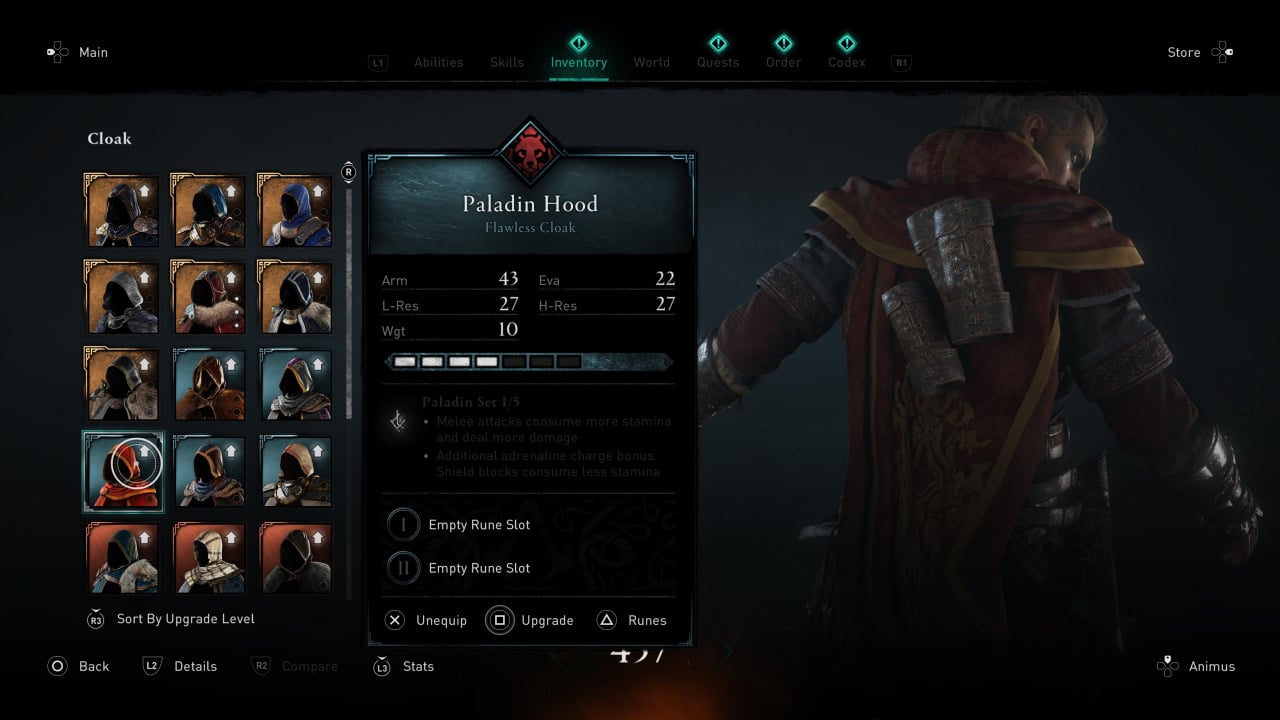Open the Codex tab

click(846, 62)
